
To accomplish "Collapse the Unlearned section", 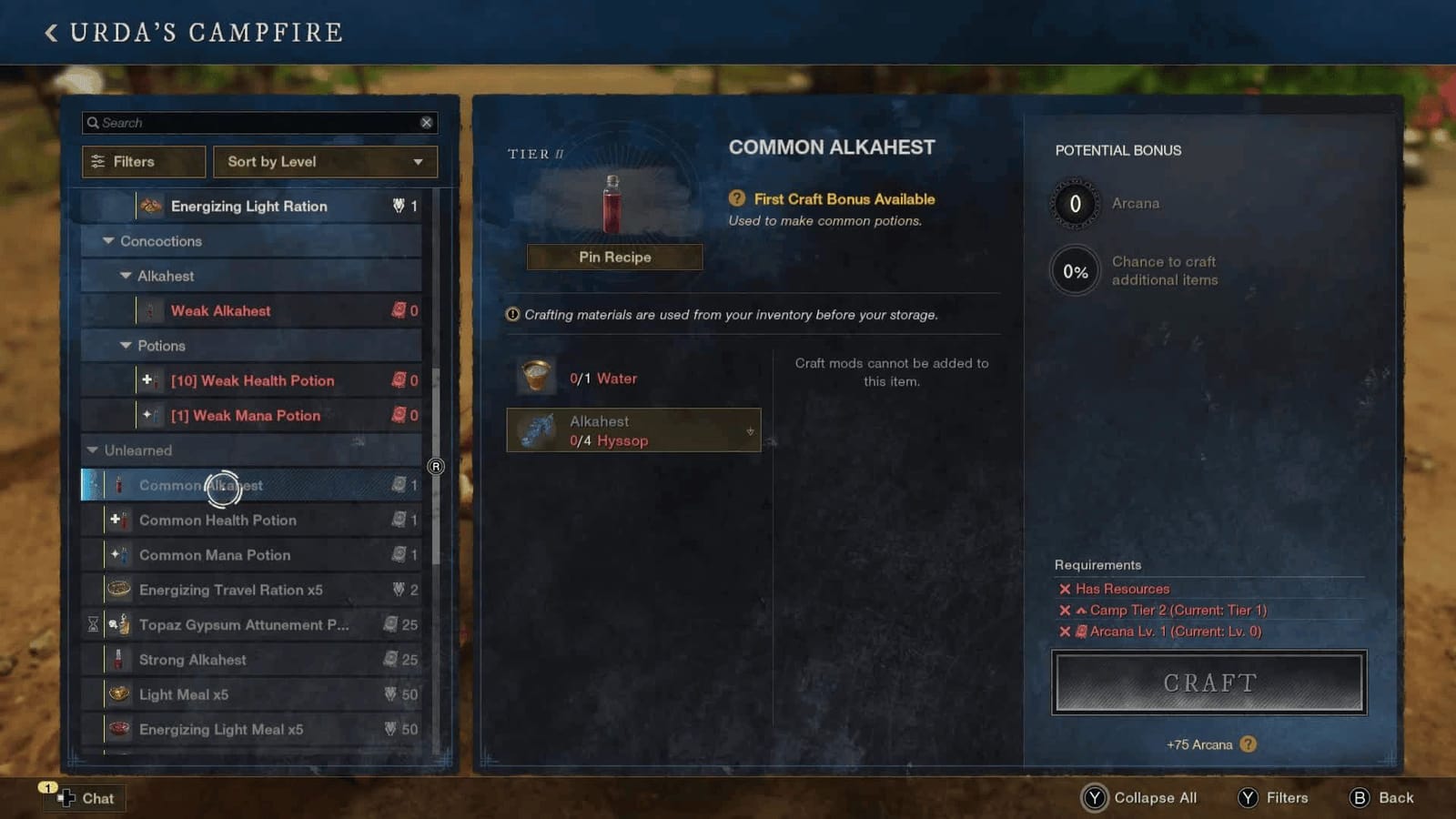I will tap(90, 450).
